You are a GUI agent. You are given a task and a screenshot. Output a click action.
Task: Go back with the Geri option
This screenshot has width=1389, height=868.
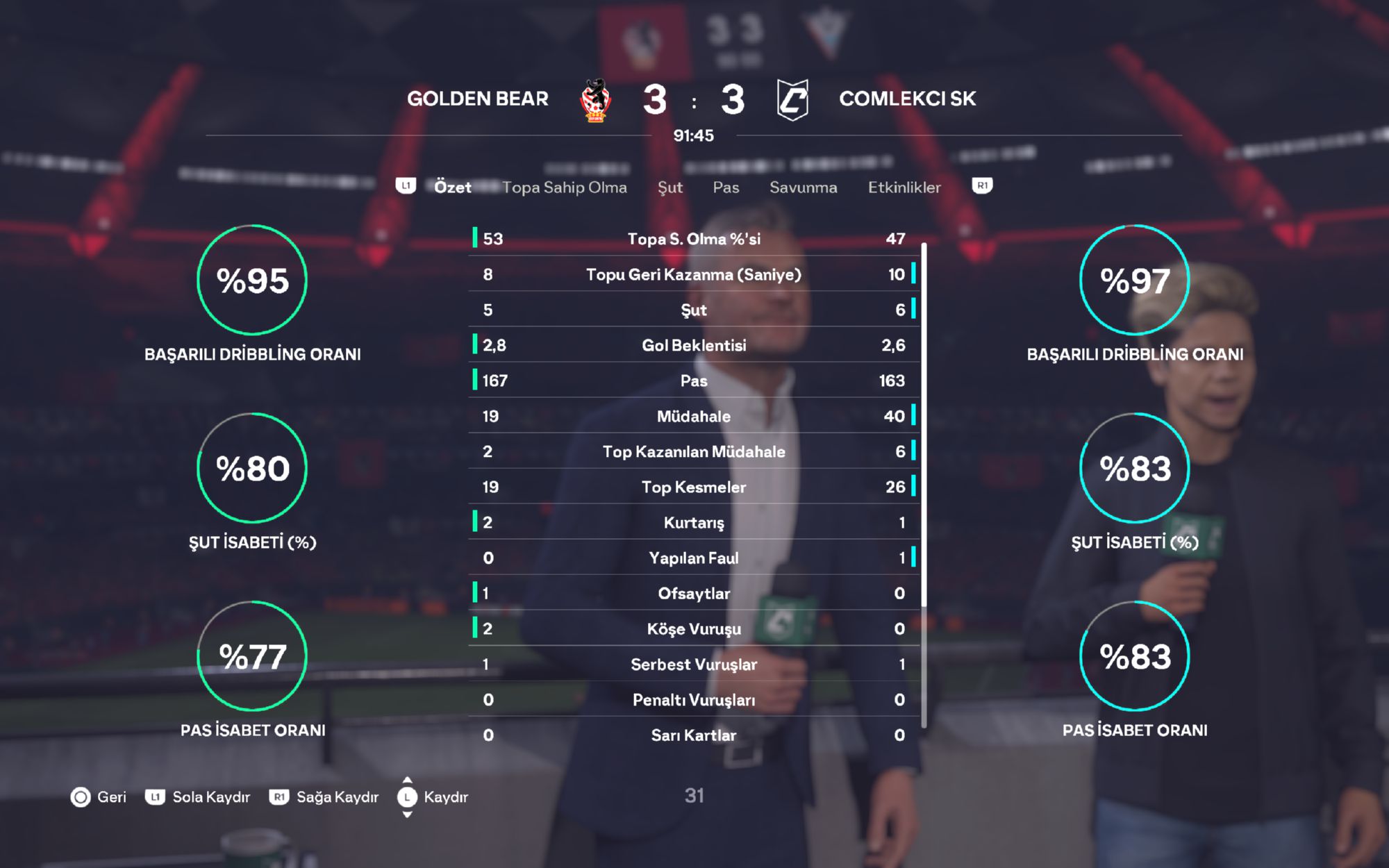tap(99, 797)
